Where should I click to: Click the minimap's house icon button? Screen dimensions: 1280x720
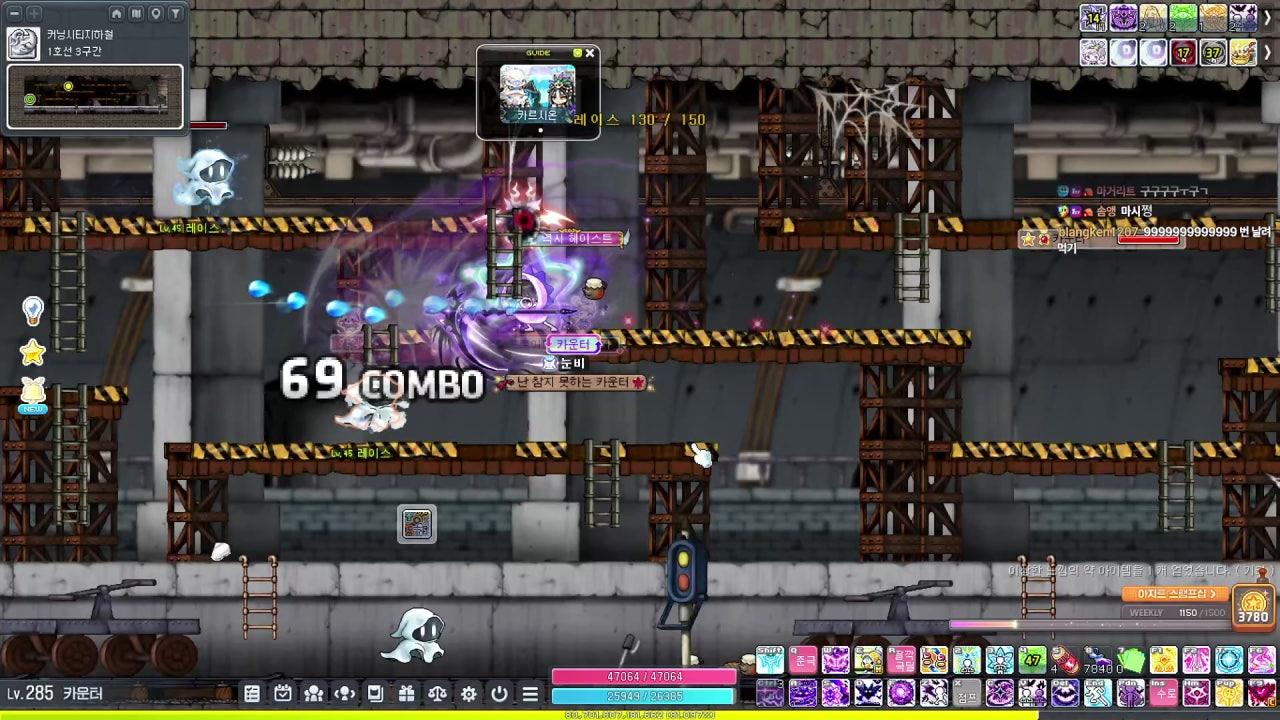click(117, 13)
